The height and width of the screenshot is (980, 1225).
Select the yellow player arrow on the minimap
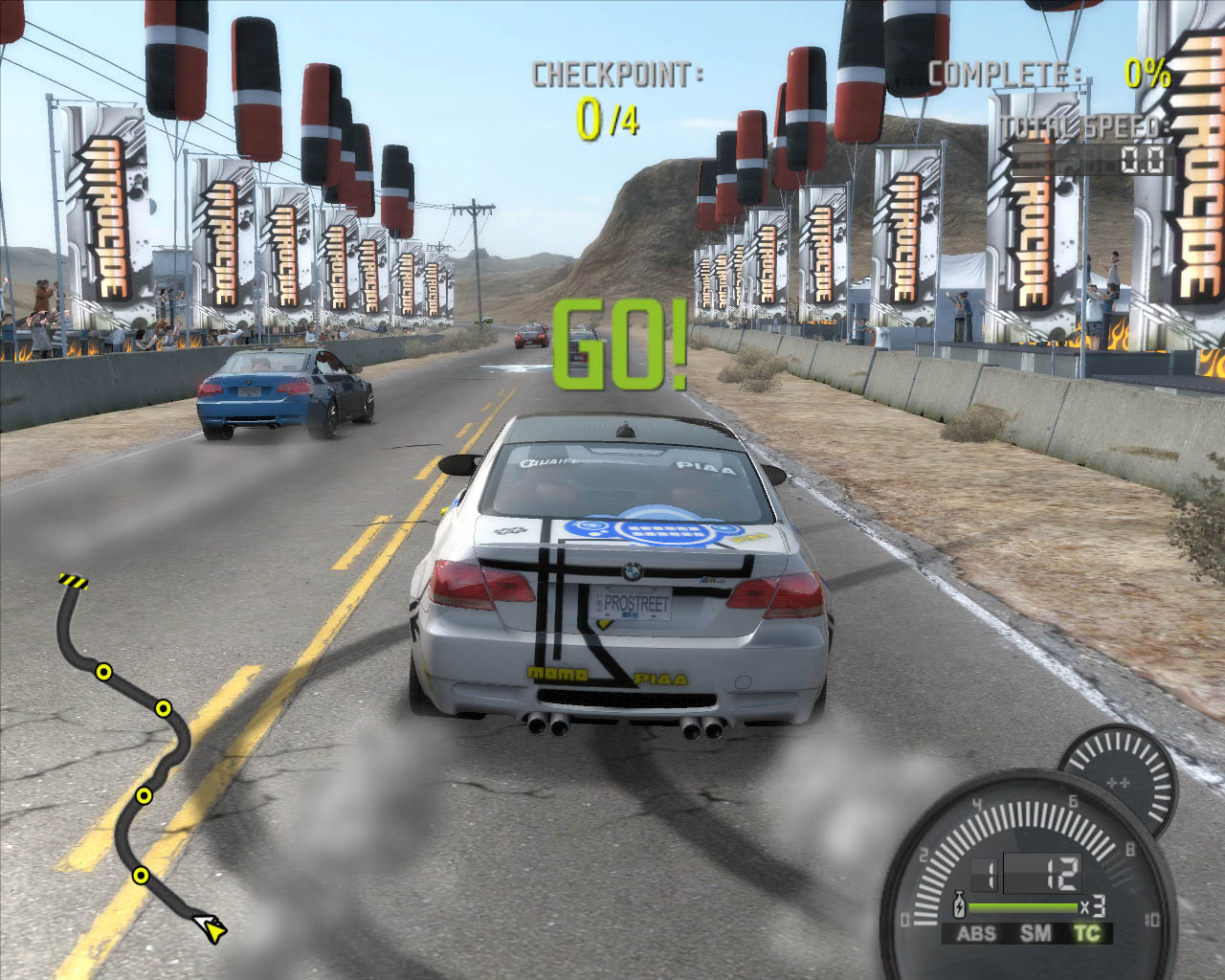211,927
